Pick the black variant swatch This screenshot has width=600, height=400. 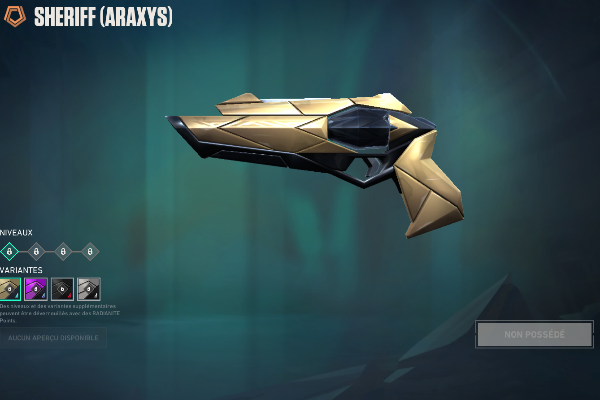[x=62, y=289]
